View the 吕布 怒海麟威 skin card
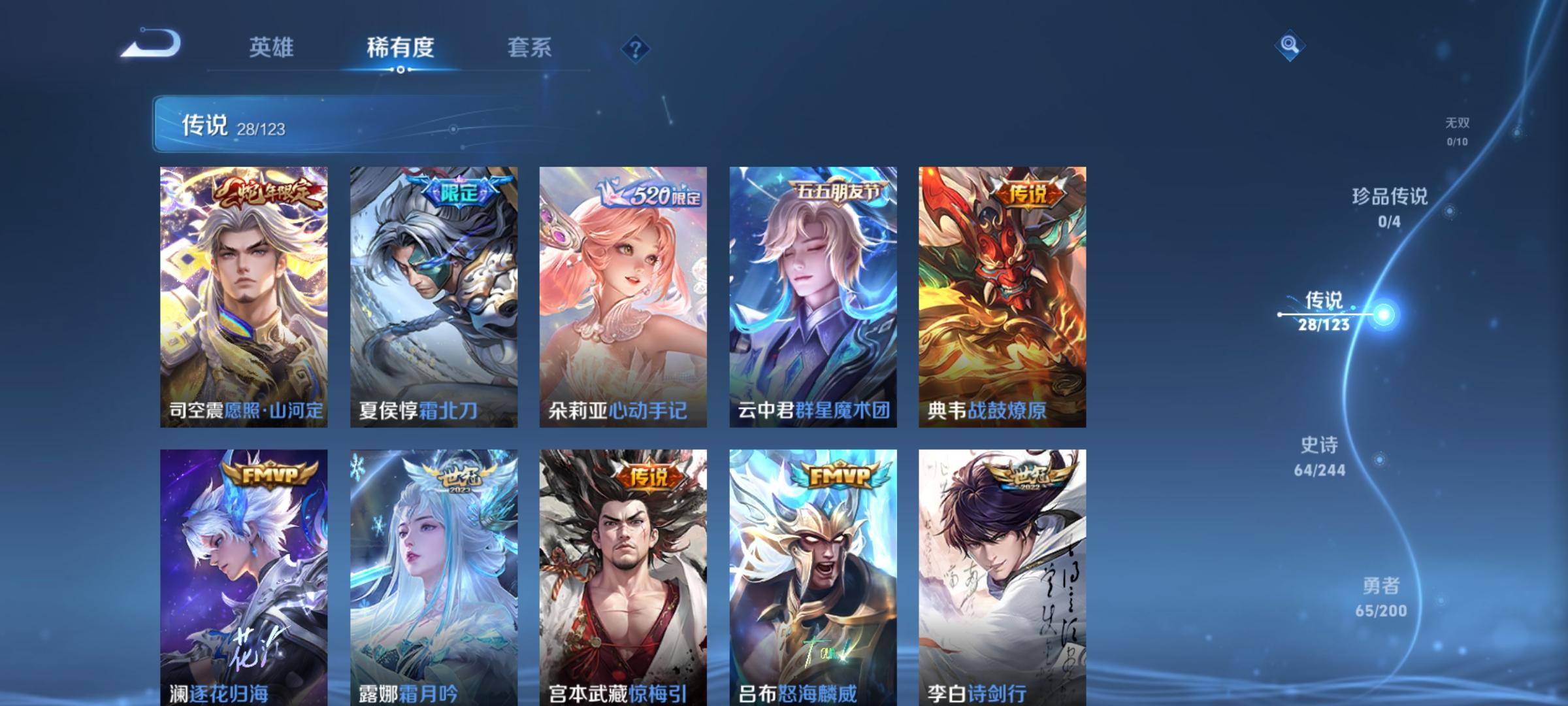Image resolution: width=1568 pixels, height=706 pixels. 813,577
